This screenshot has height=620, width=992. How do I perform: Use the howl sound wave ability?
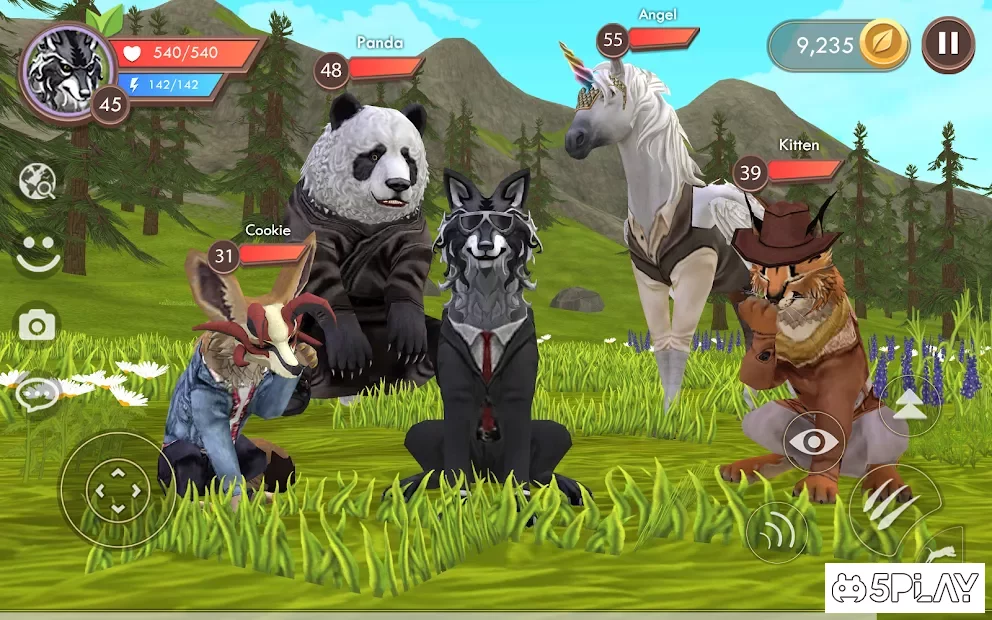pos(777,531)
